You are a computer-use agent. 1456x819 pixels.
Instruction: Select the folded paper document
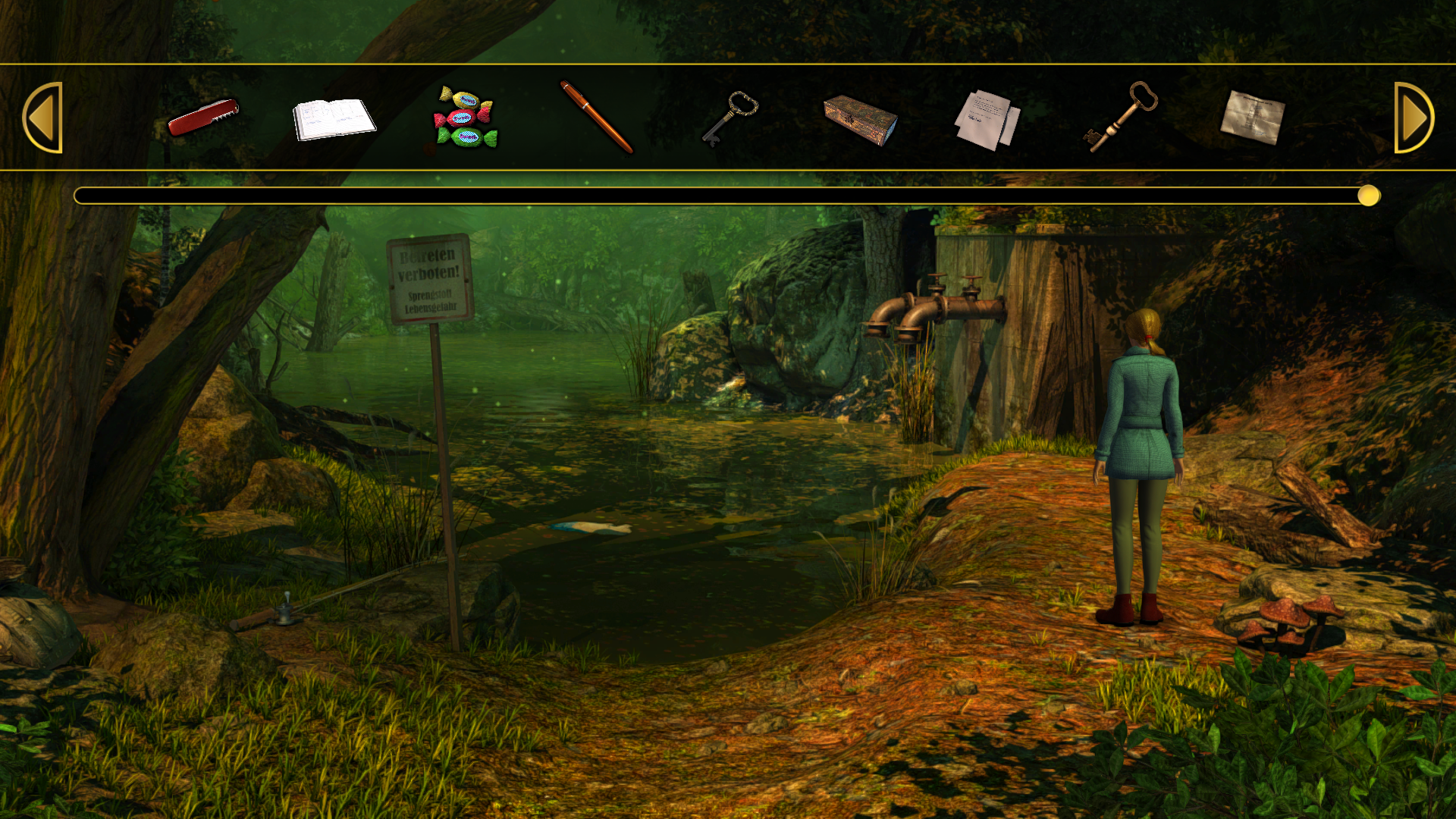coord(1252,118)
